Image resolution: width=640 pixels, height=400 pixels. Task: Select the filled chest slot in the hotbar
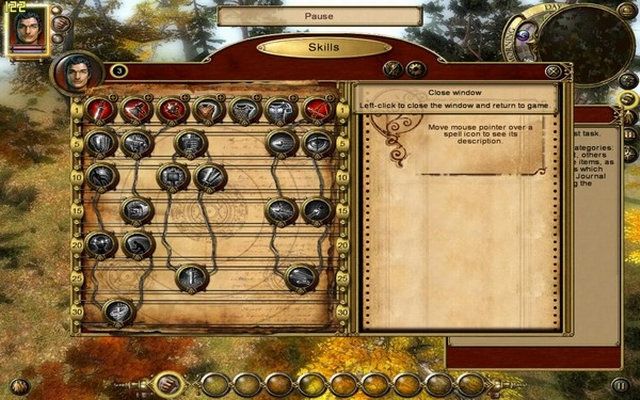[x=169, y=383]
